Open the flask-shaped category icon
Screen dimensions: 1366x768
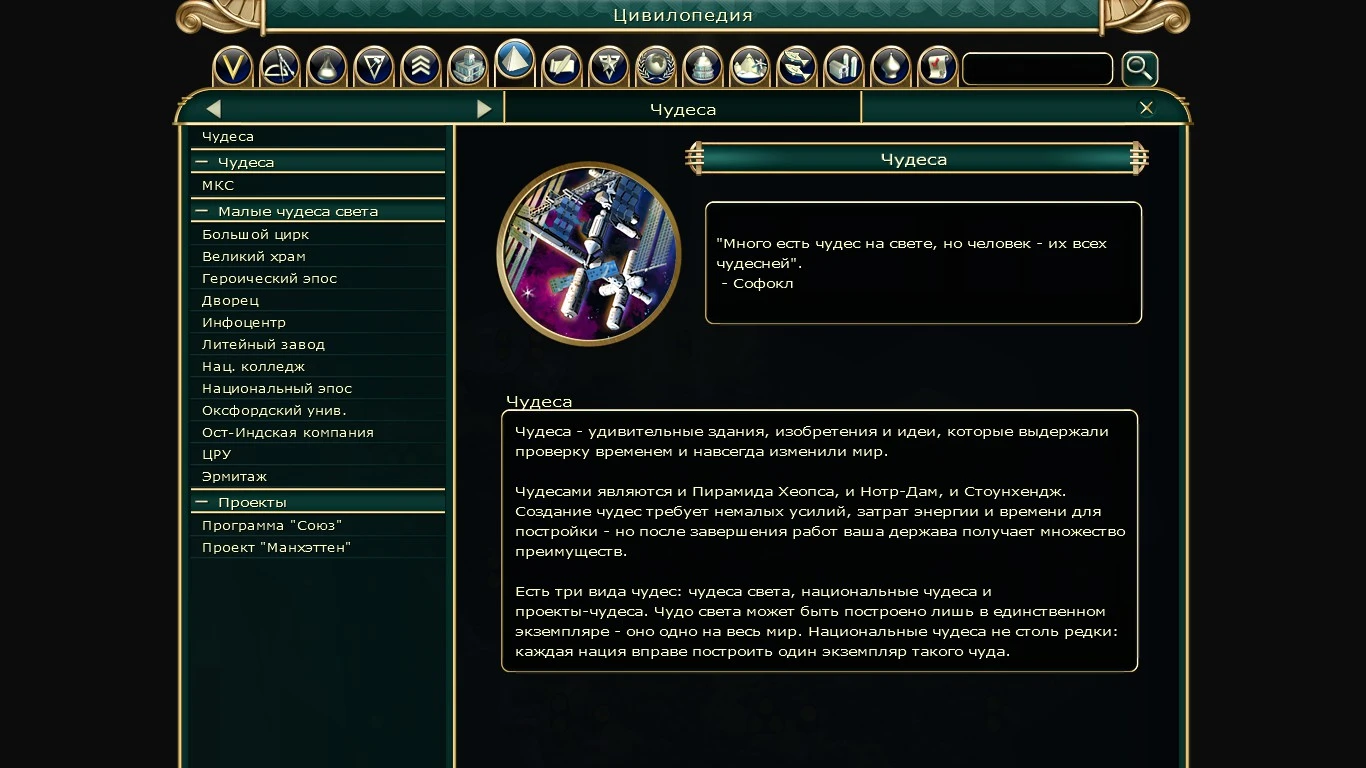pos(327,66)
